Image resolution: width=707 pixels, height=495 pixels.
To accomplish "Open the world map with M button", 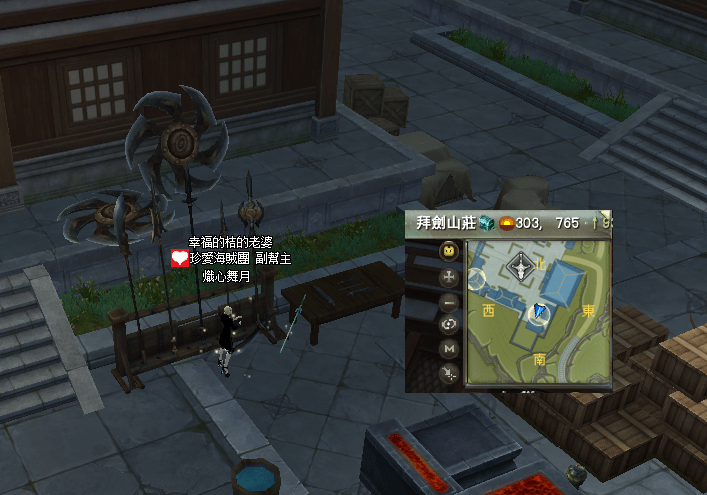I will click(x=450, y=348).
